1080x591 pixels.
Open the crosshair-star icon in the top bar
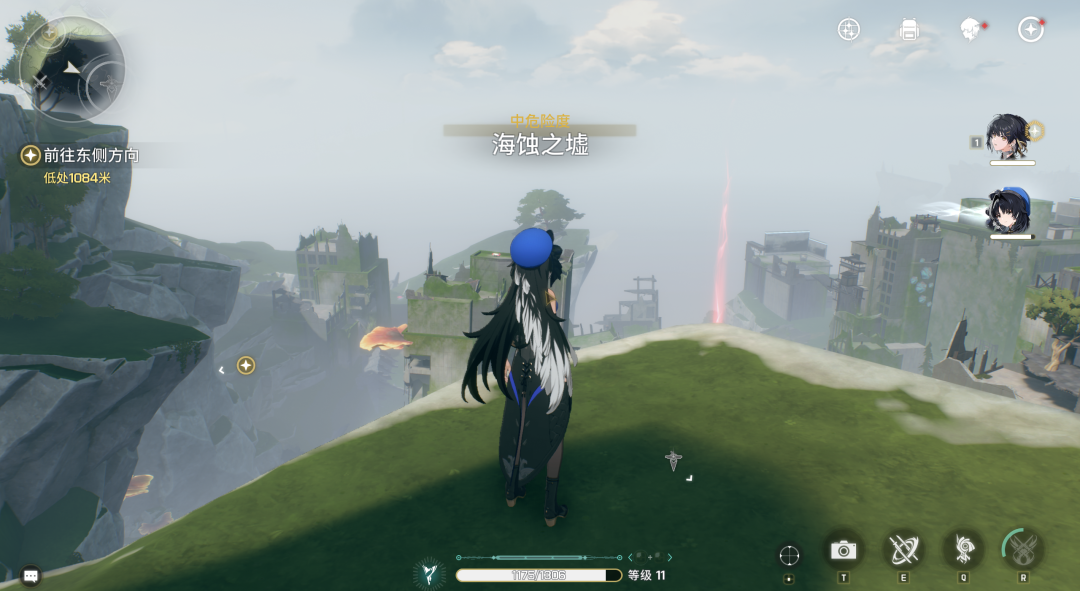(849, 29)
